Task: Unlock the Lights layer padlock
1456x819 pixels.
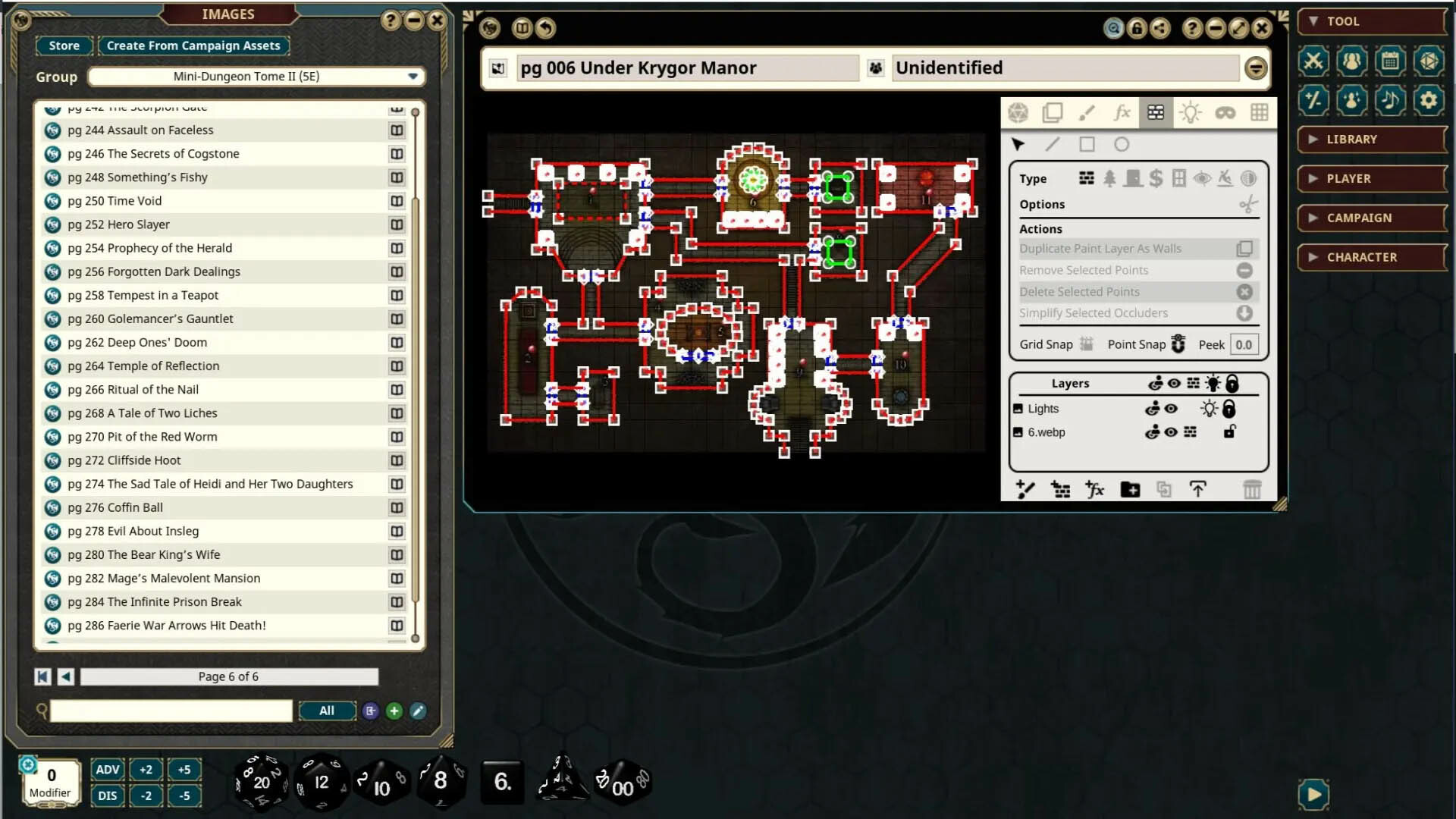Action: (1228, 409)
